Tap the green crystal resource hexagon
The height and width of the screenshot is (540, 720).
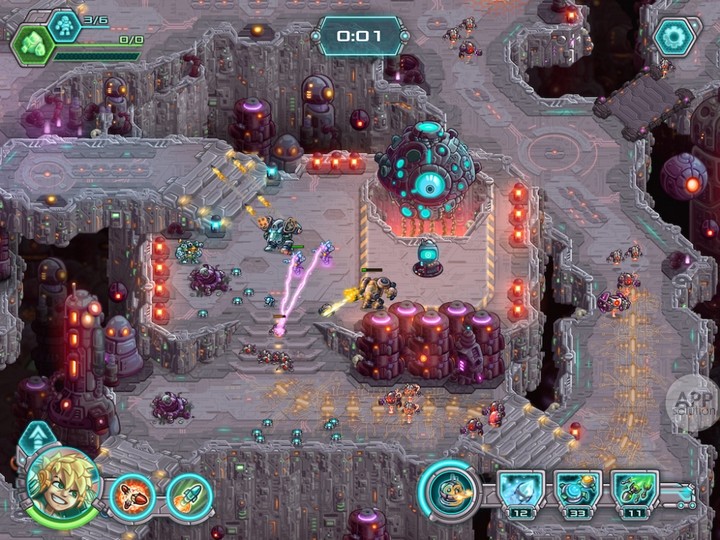[x=32, y=45]
